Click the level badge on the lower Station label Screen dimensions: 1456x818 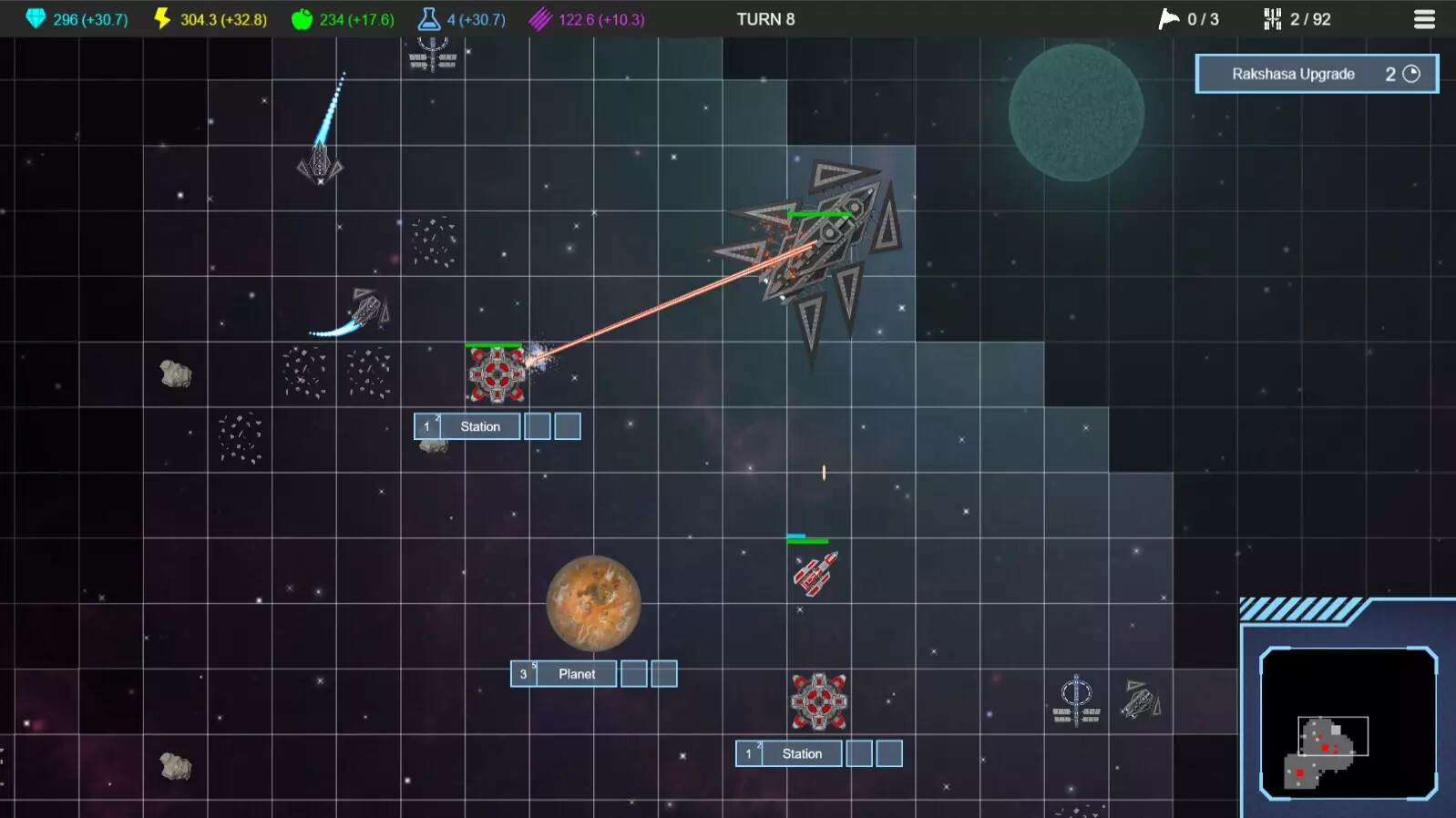pos(749,753)
